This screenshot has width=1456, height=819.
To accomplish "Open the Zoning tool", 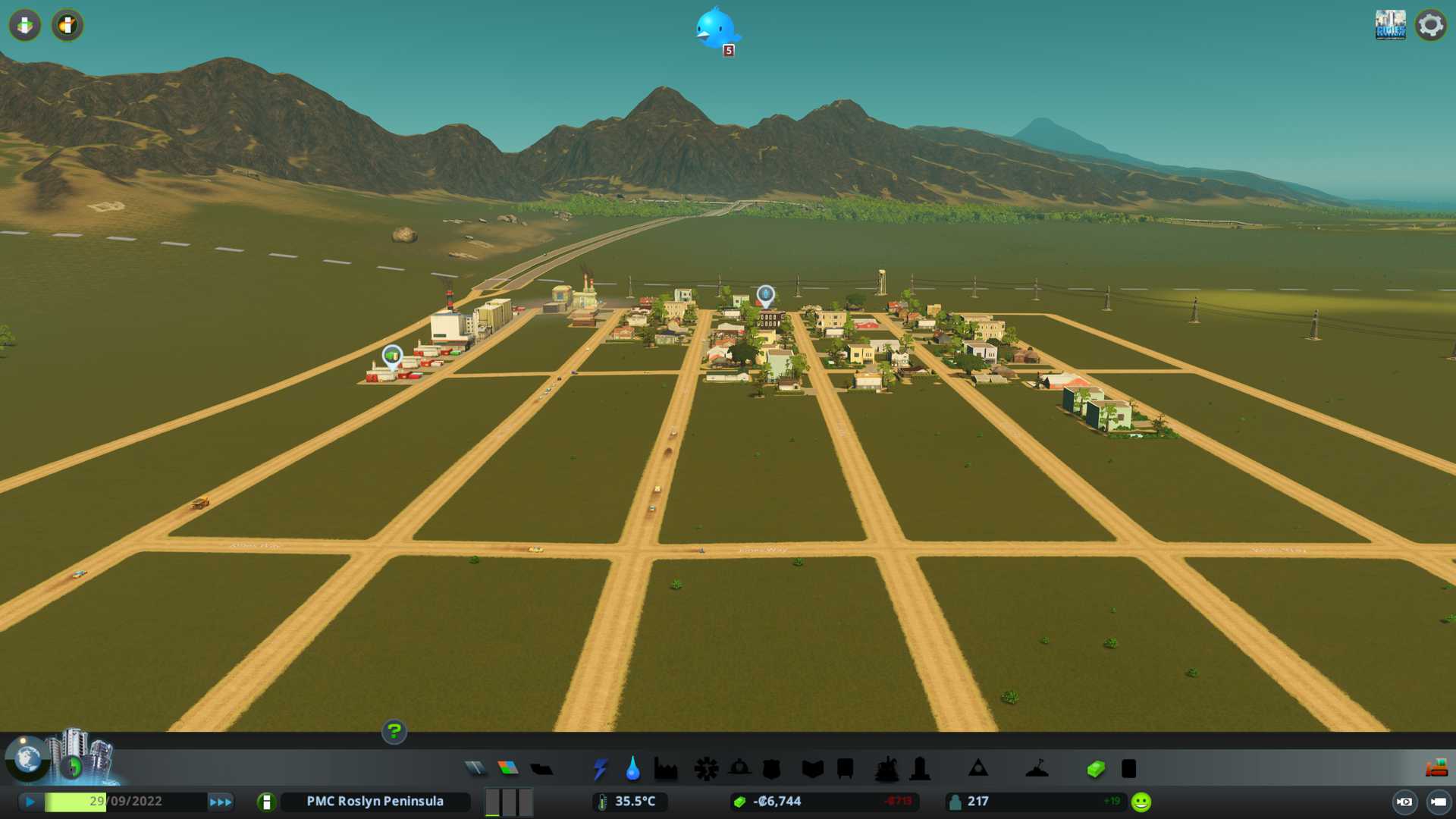I will 508,769.
